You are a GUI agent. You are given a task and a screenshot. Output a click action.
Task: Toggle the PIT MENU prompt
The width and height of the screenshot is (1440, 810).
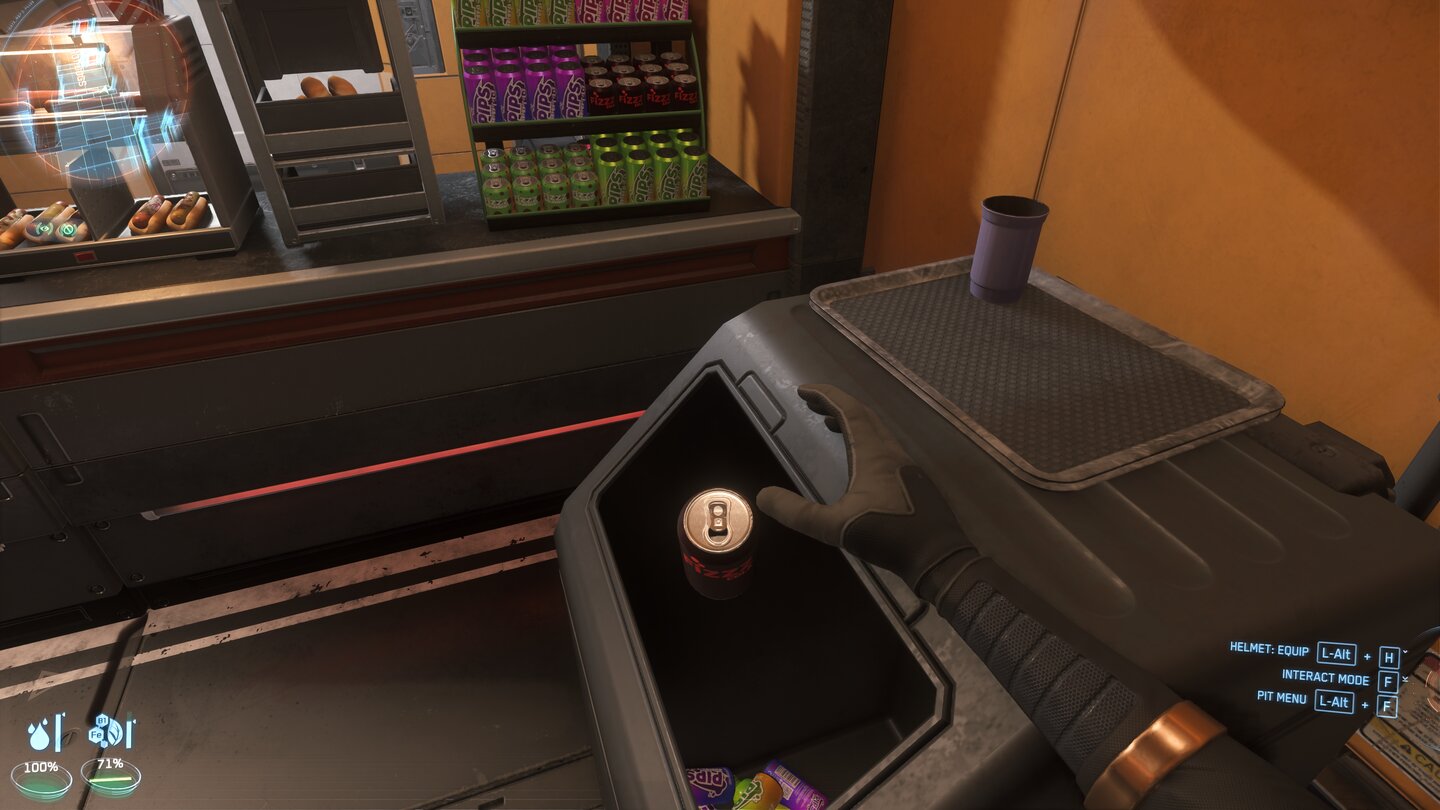[1282, 700]
